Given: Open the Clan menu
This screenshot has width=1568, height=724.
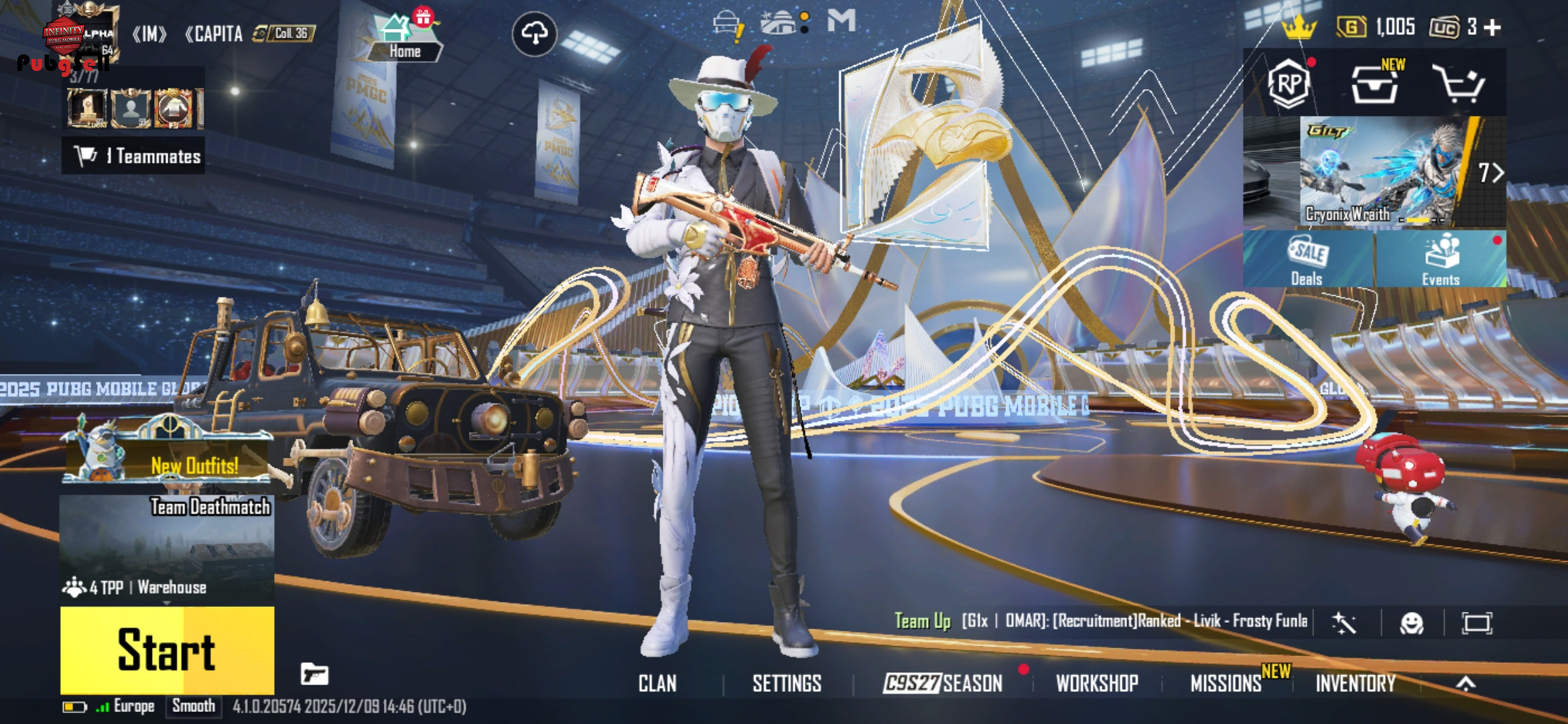Looking at the screenshot, I should (657, 683).
